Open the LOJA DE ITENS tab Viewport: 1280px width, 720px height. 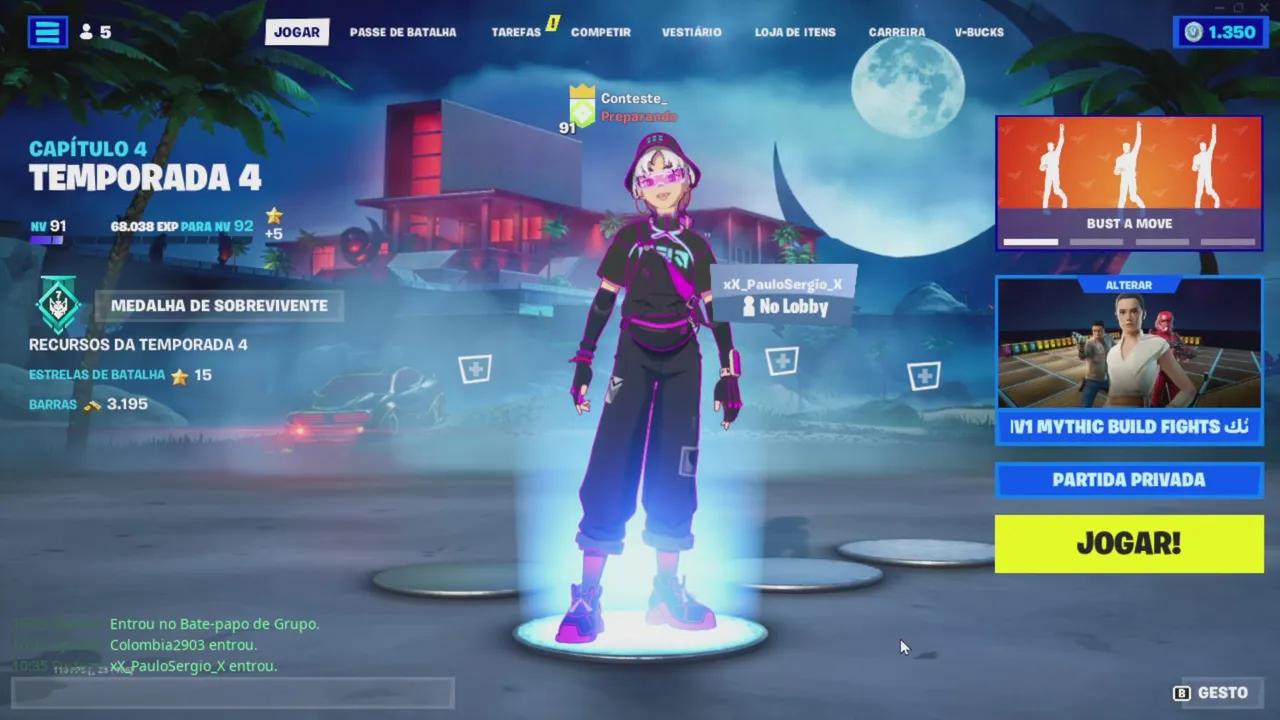click(795, 32)
